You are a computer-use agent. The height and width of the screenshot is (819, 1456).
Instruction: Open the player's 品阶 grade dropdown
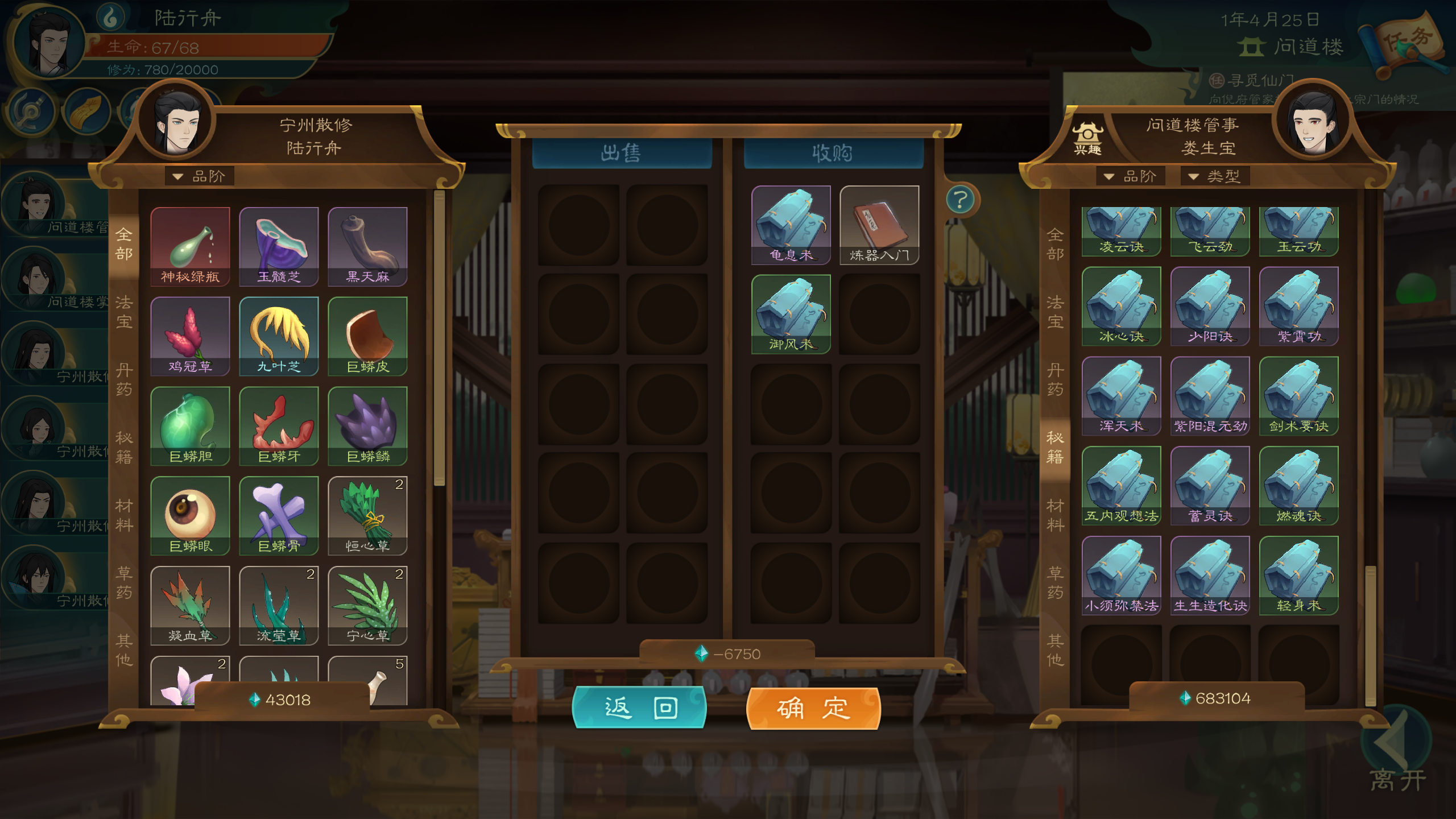pos(200,176)
